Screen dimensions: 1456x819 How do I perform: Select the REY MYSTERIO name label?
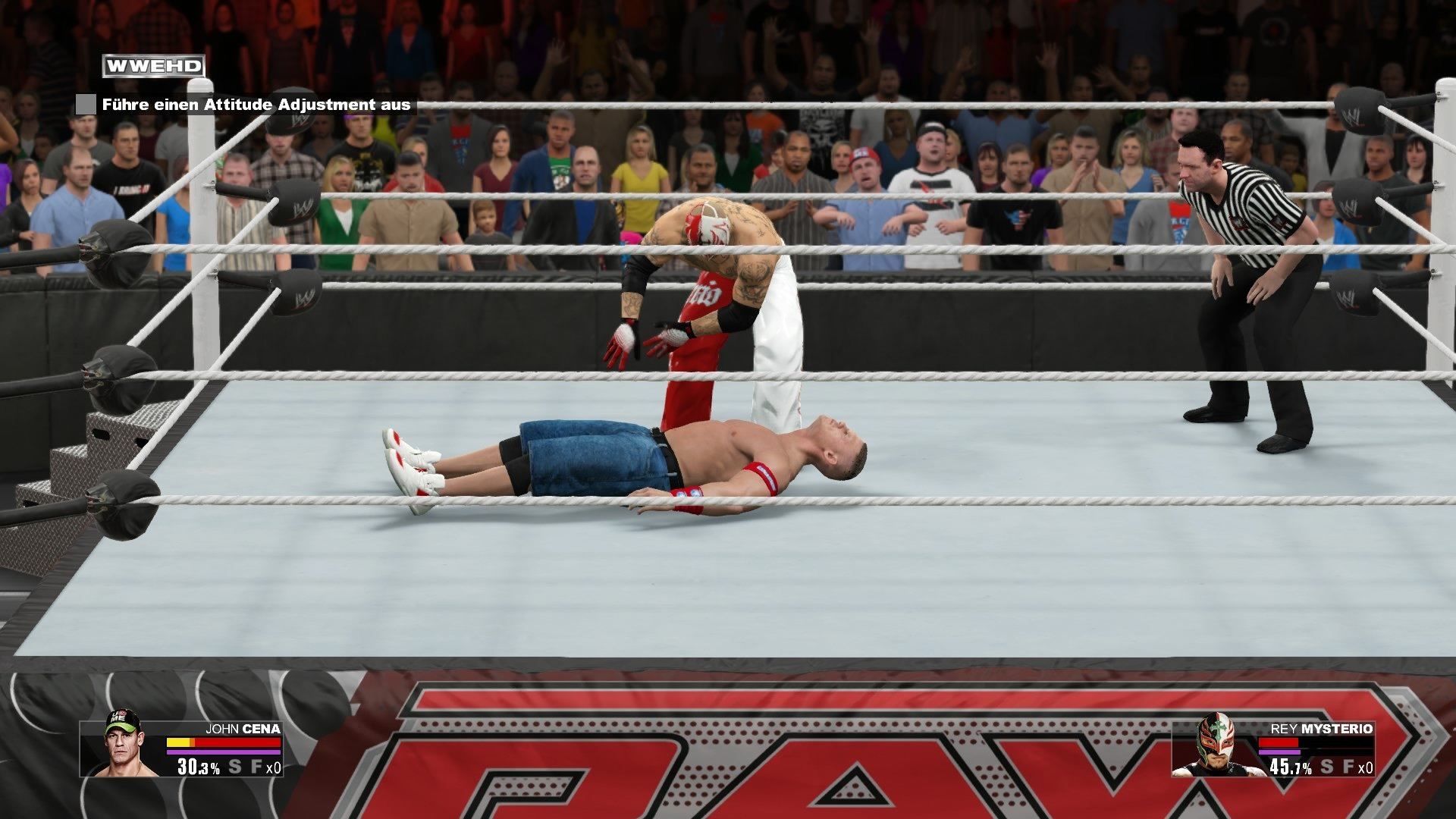1324,729
